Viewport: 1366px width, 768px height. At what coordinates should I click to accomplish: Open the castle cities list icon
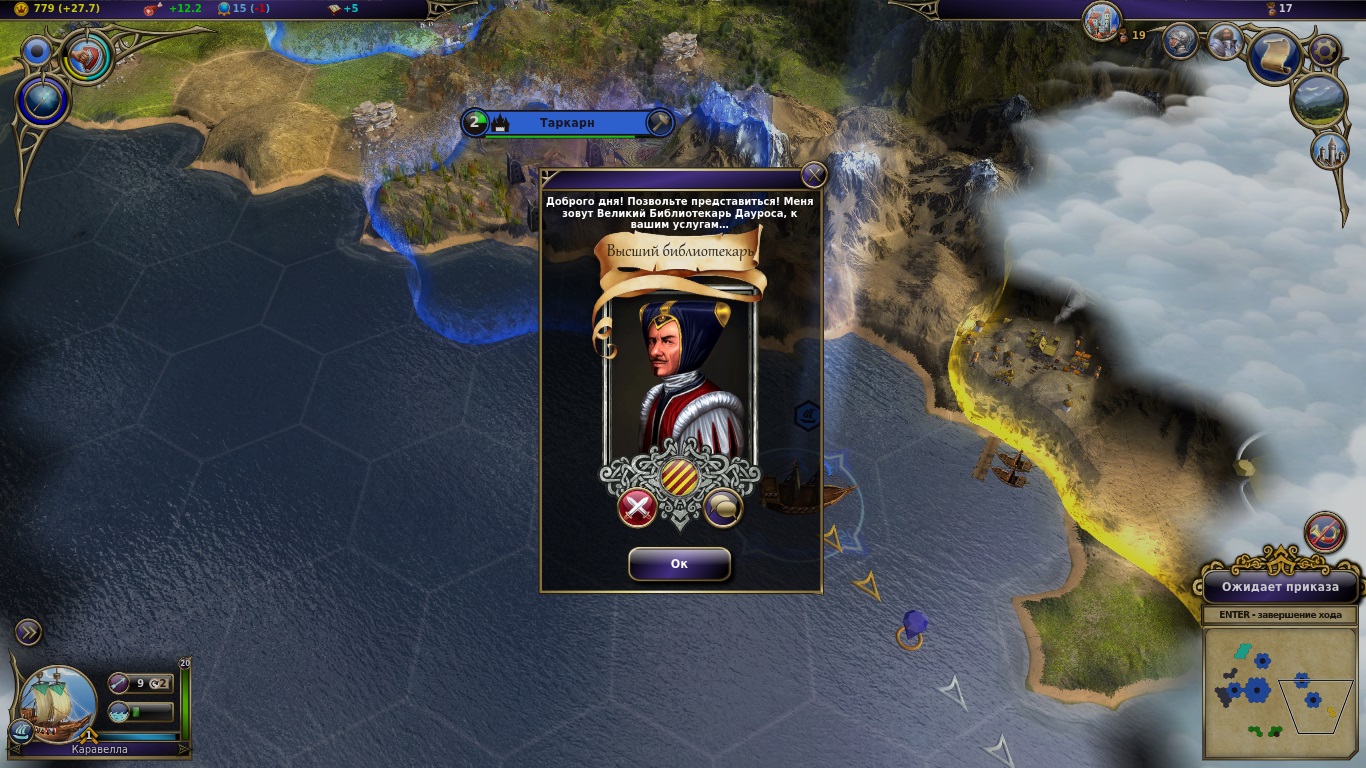click(x=1329, y=151)
